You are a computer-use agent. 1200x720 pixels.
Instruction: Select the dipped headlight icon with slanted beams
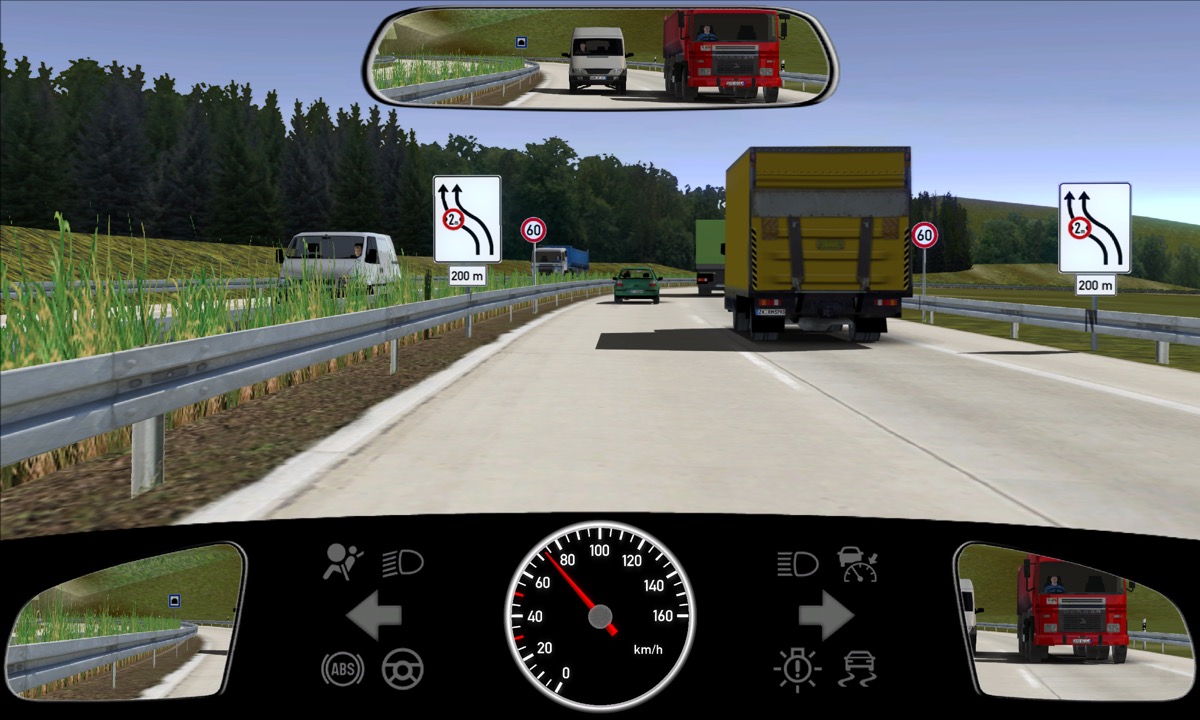(x=403, y=563)
